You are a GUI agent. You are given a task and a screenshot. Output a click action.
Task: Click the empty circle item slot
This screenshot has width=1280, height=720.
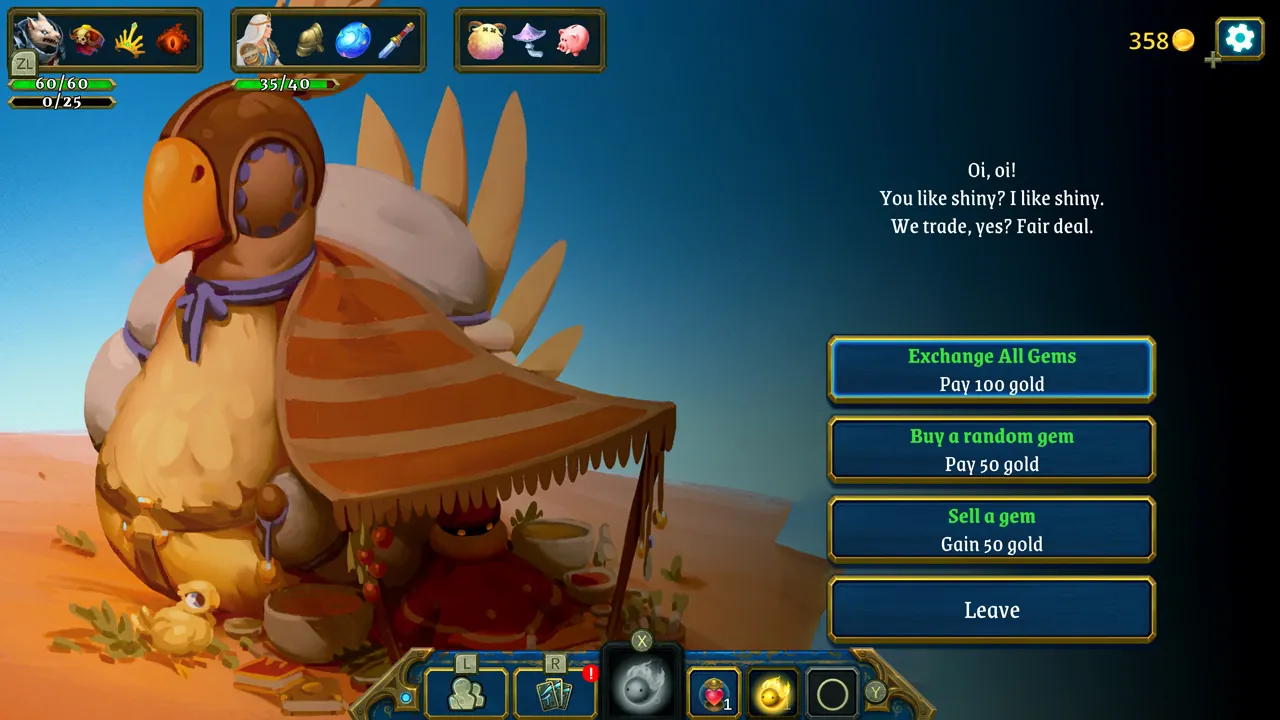pos(831,692)
